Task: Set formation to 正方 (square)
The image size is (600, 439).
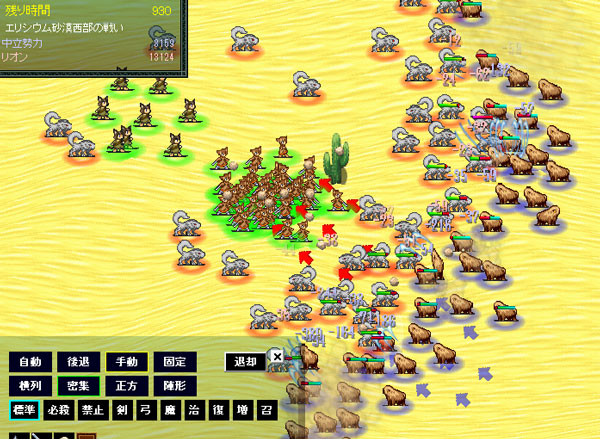Action: pos(126,385)
